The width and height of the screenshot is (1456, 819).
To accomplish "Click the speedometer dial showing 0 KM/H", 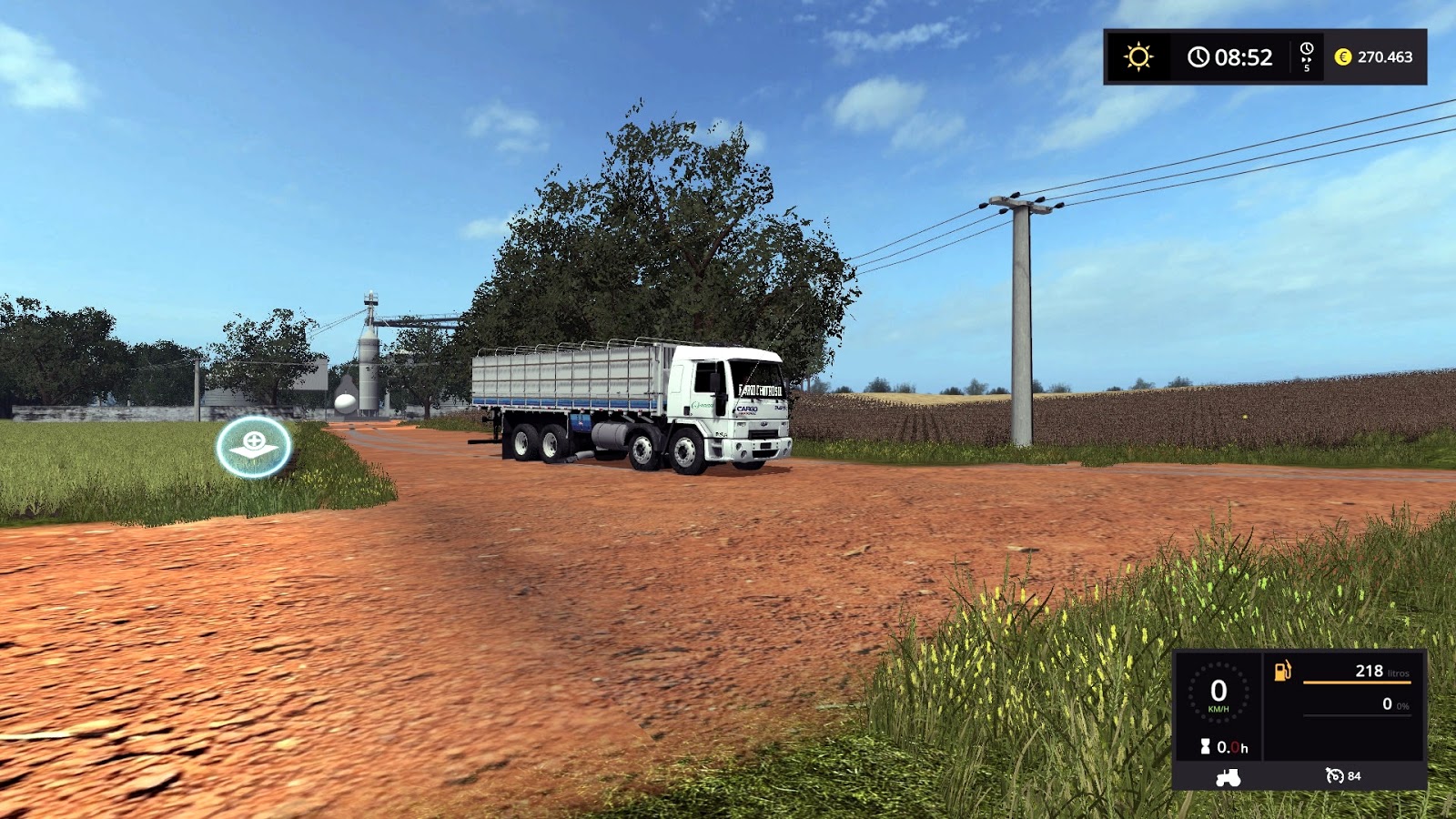I will tap(1218, 692).
